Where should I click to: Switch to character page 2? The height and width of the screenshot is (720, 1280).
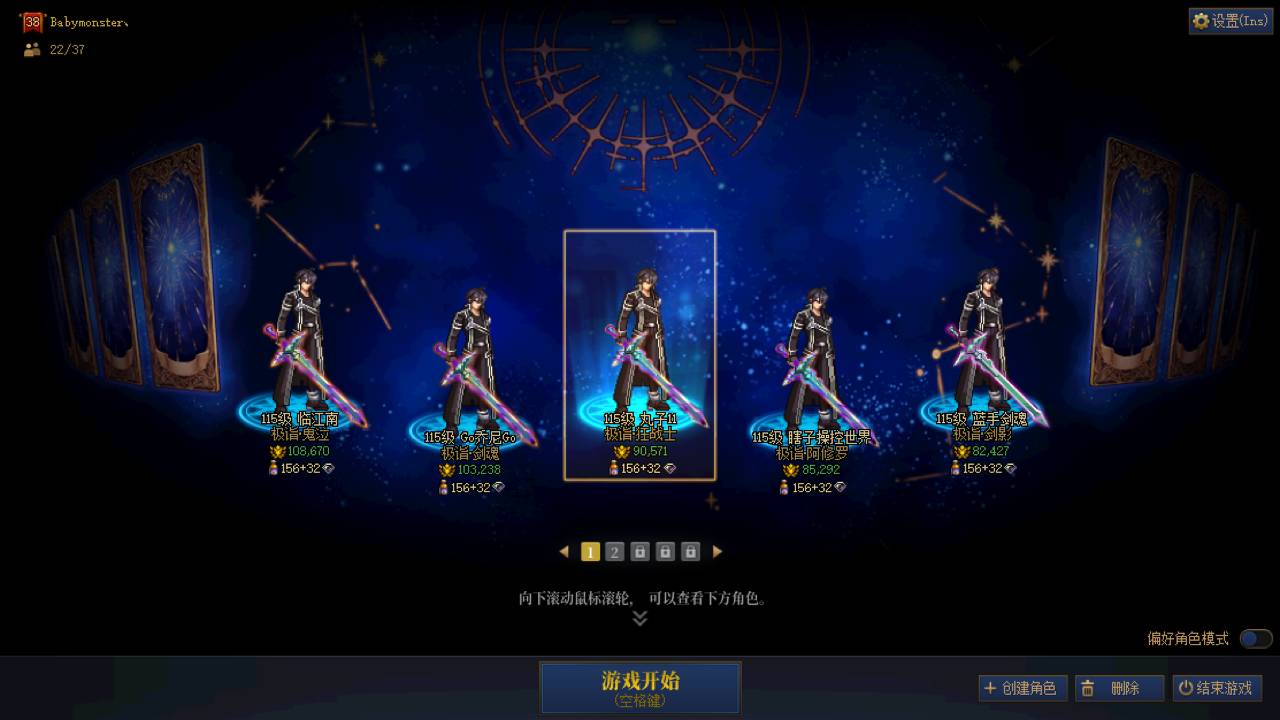614,551
